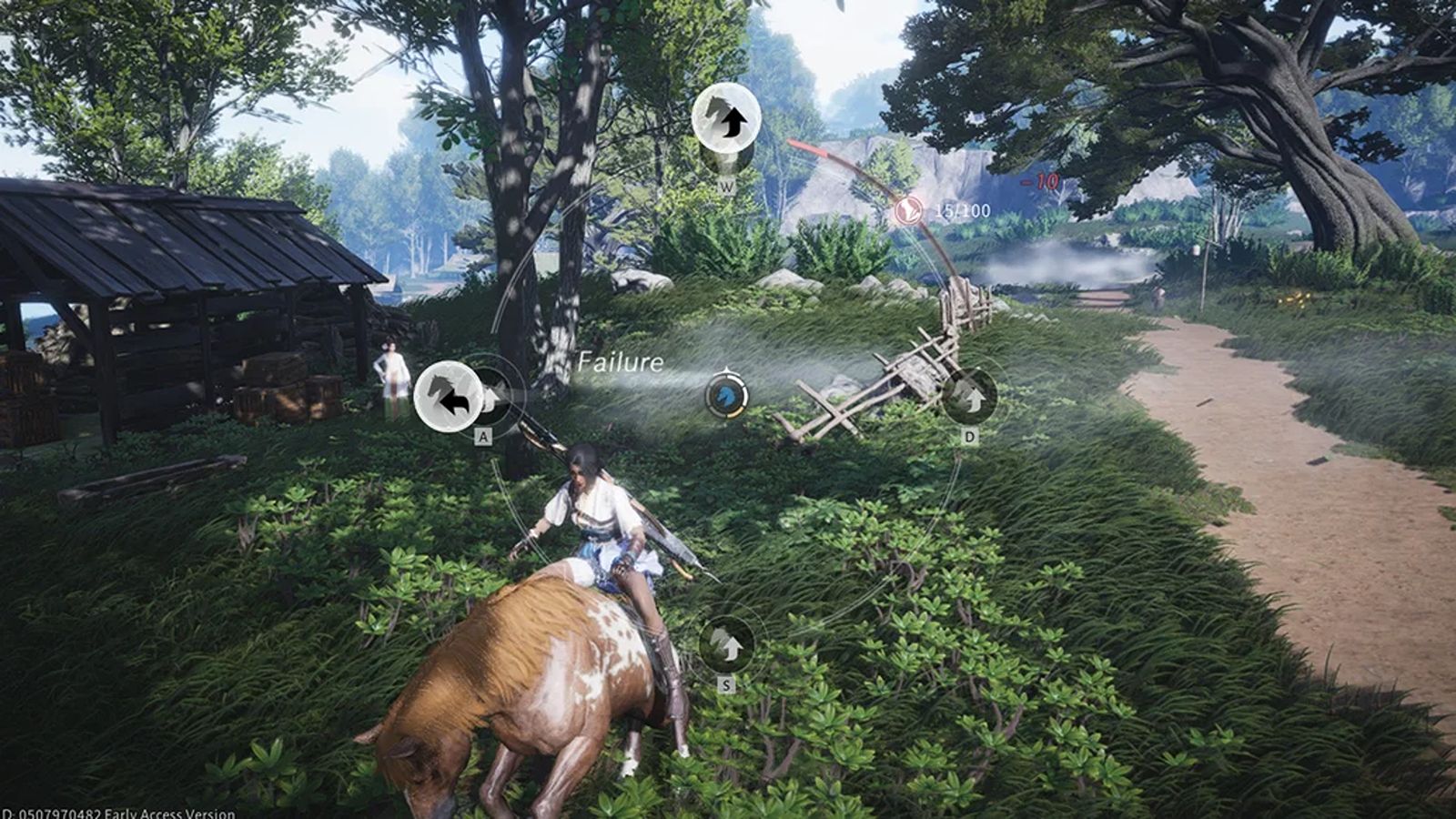Select the highlighted horse icon with up arrow
Image resolution: width=1456 pixels, height=819 pixels.
(x=726, y=118)
